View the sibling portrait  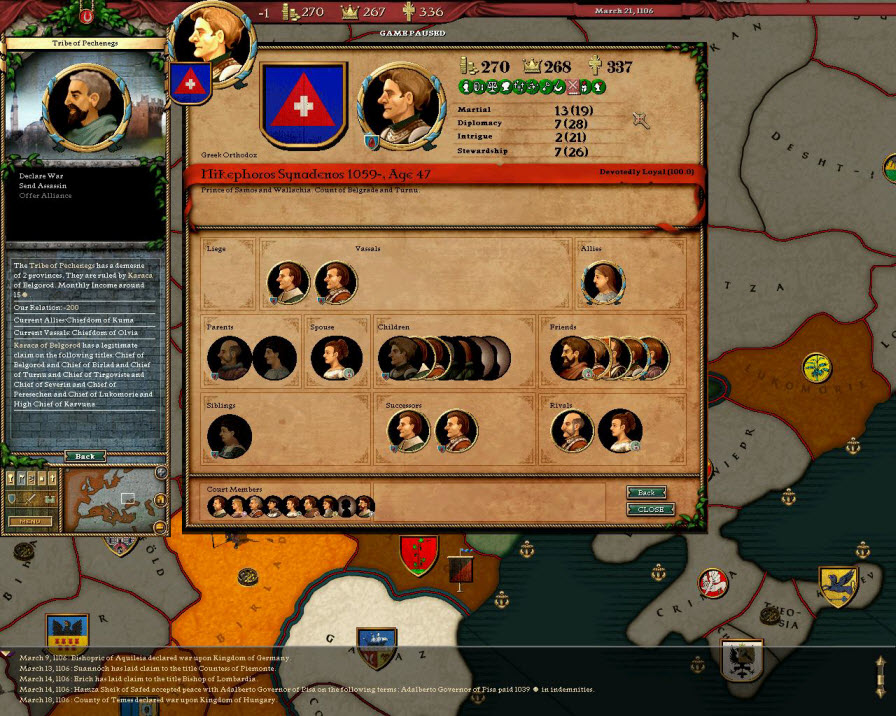[x=229, y=437]
